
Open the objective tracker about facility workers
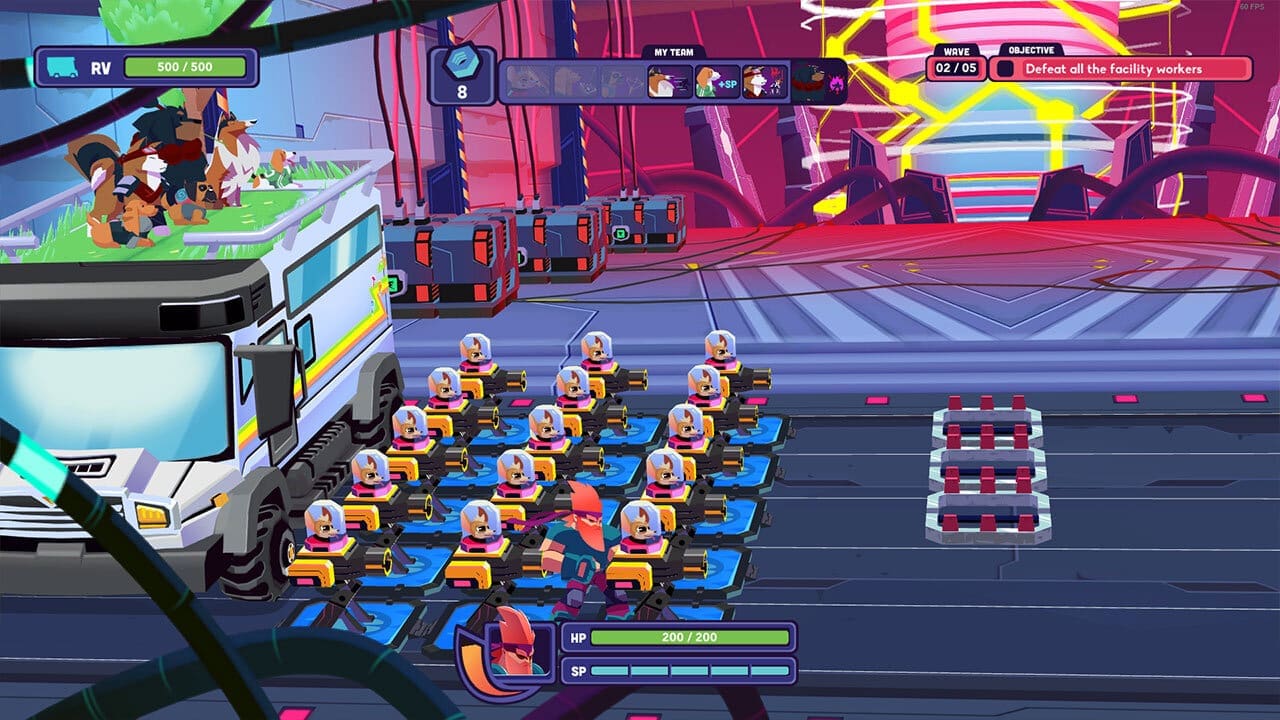(1120, 69)
